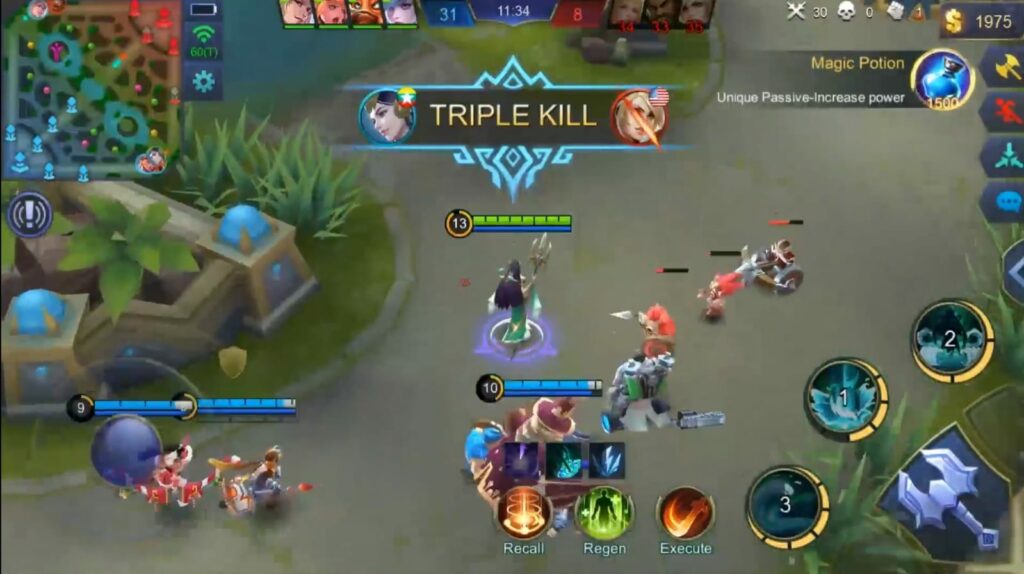Cast the Execute battle spell
Image resolution: width=1024 pixels, height=574 pixels.
coord(685,513)
